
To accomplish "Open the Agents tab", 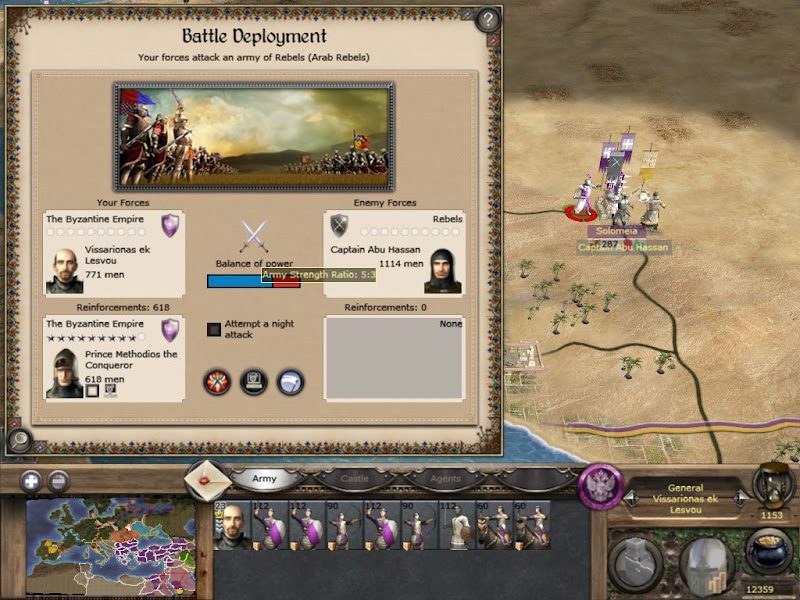I will click(446, 479).
